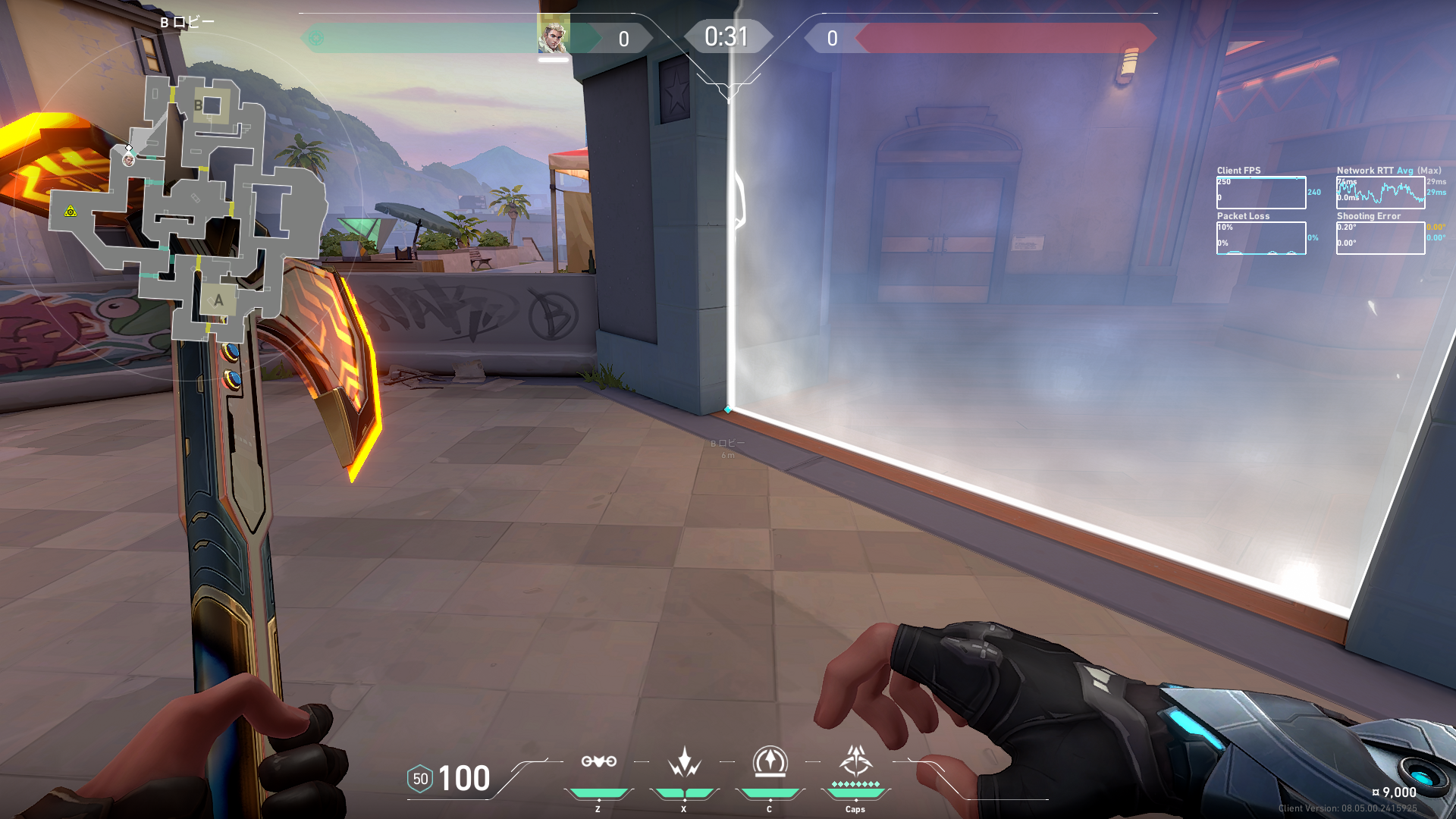This screenshot has width=1456, height=819.
Task: Activate the domed arrow ability icon
Action: 770,761
